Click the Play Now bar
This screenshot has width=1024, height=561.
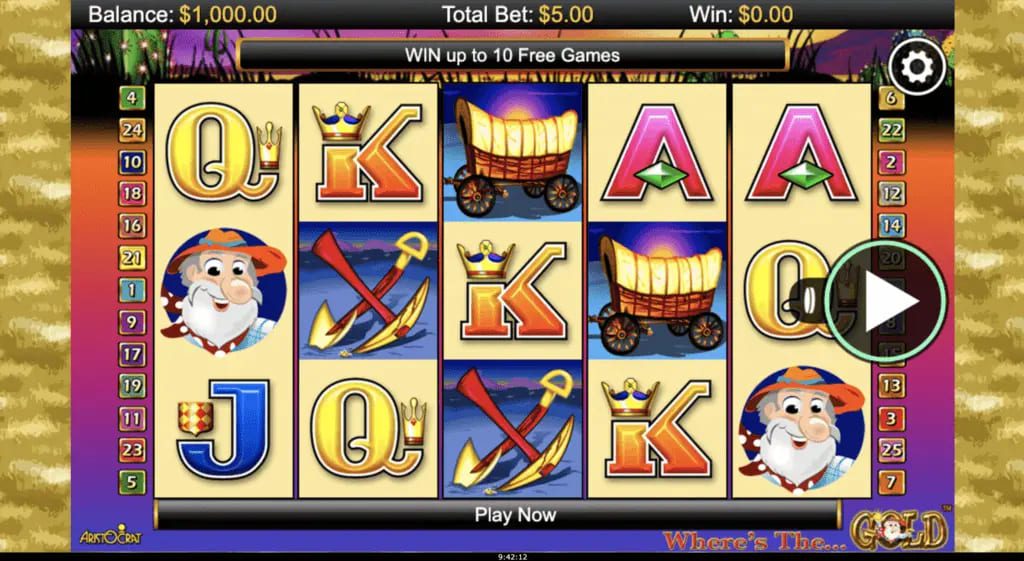pos(514,516)
